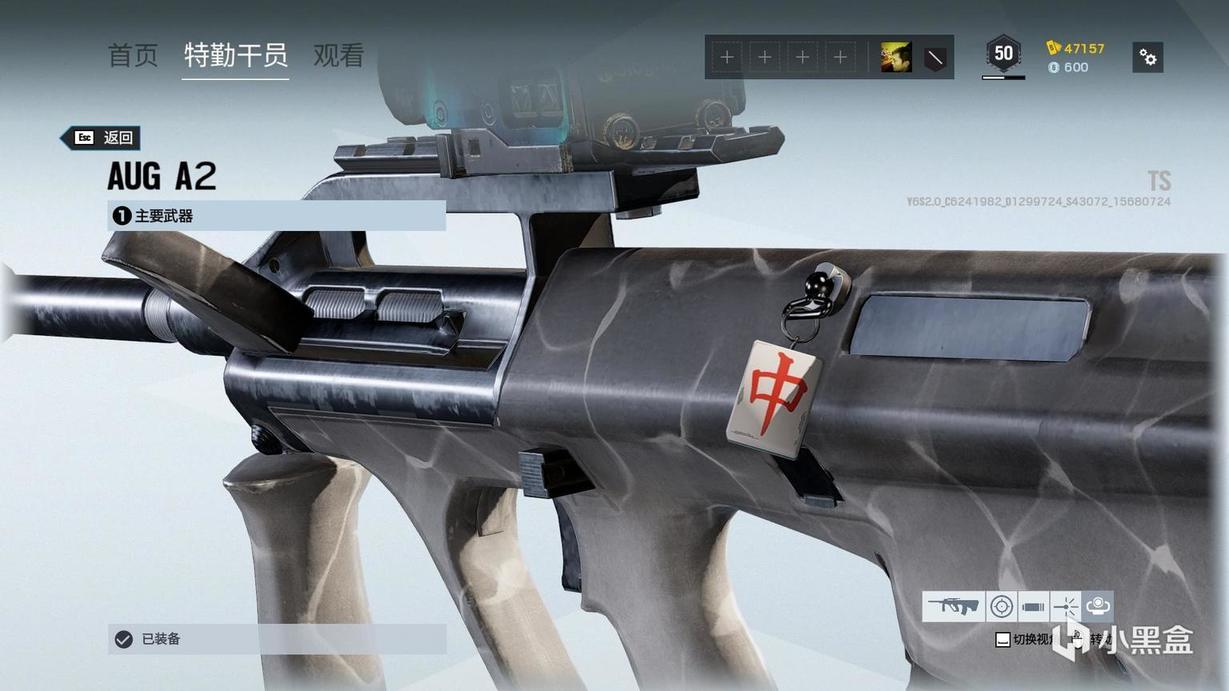The height and width of the screenshot is (691, 1229).
Task: Choose the crosshair sight attachment category
Action: pyautogui.click(x=1001, y=606)
